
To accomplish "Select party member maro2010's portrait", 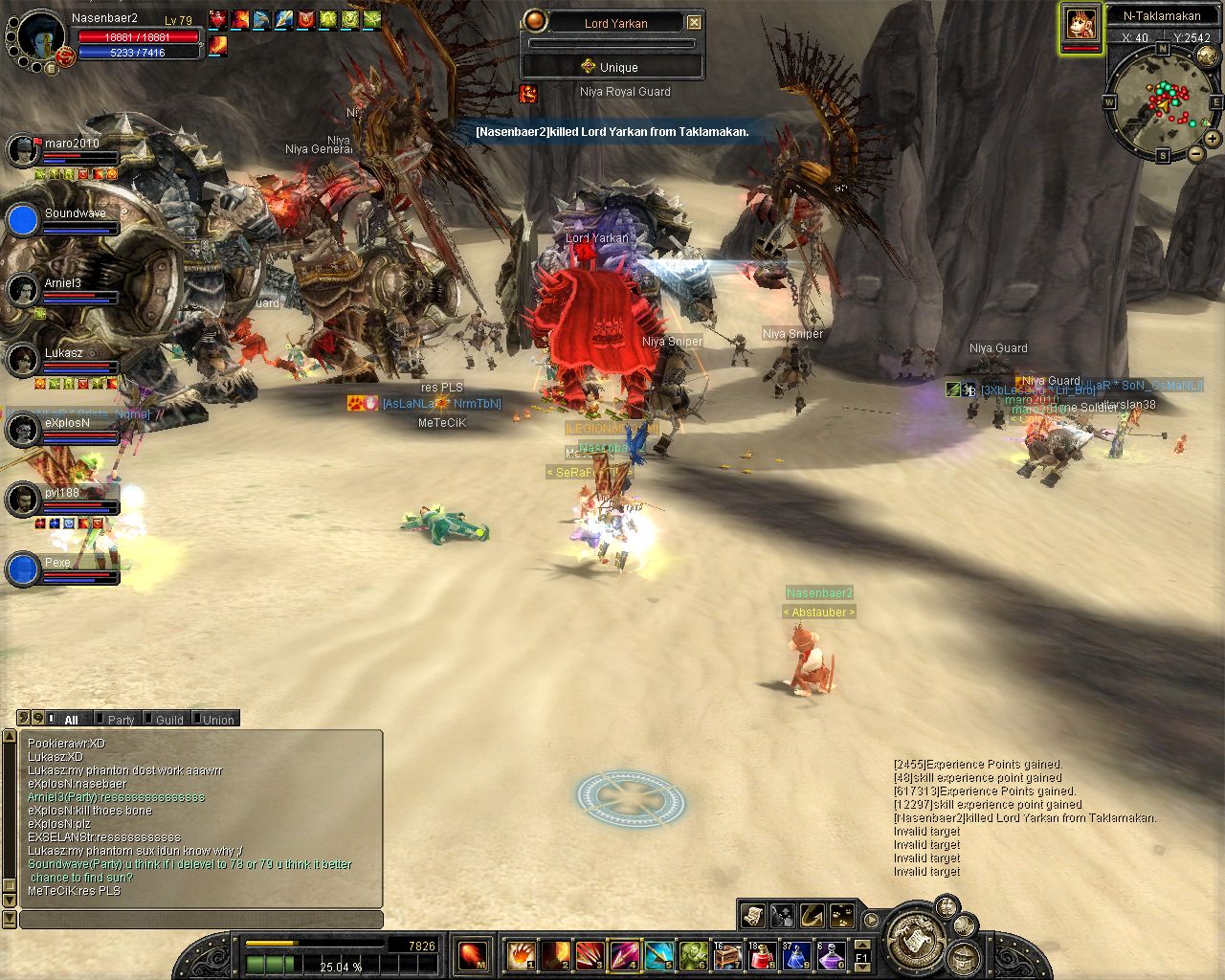I will pos(22,150).
